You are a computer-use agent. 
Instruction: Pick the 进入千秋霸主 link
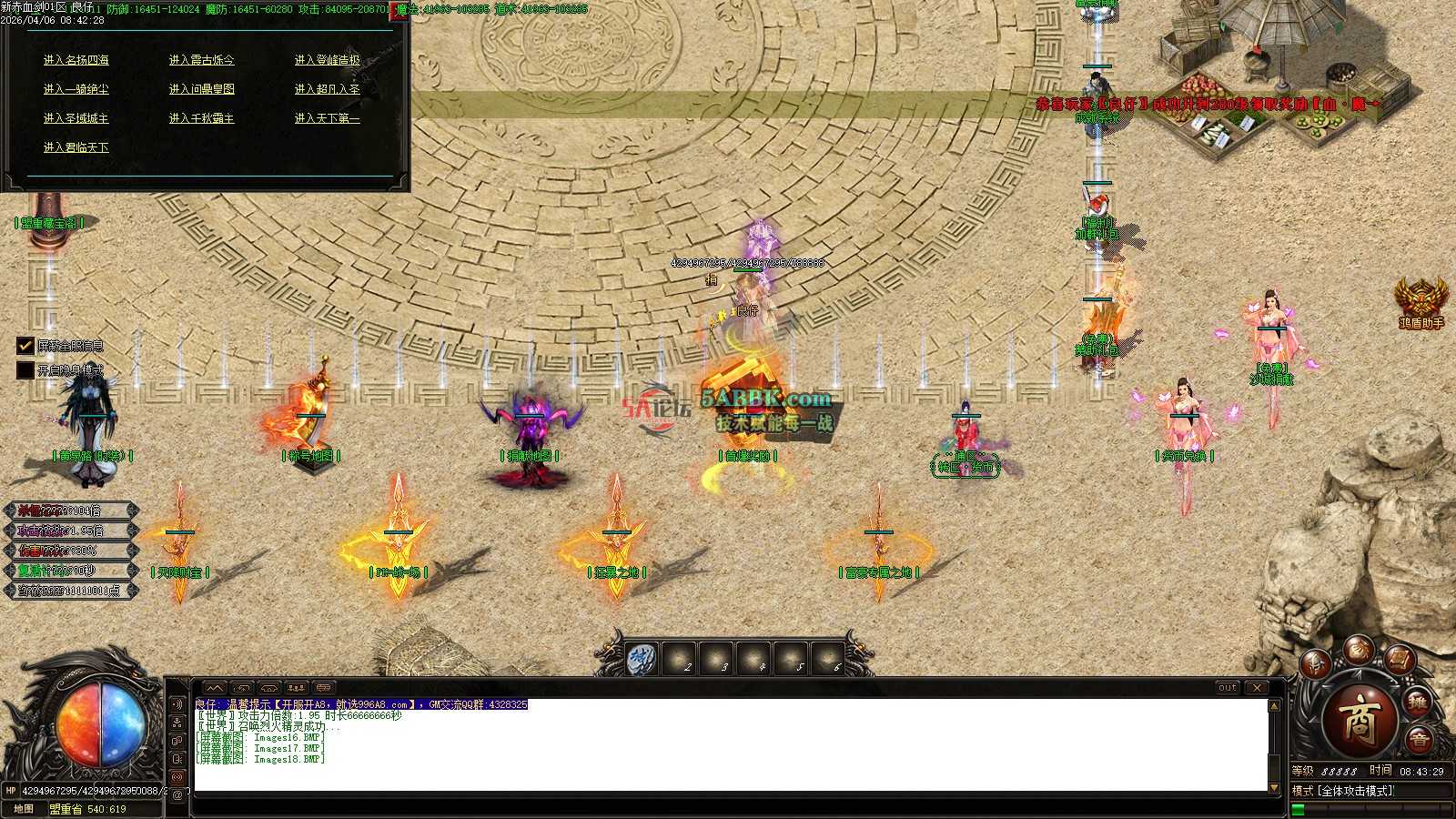click(x=202, y=118)
